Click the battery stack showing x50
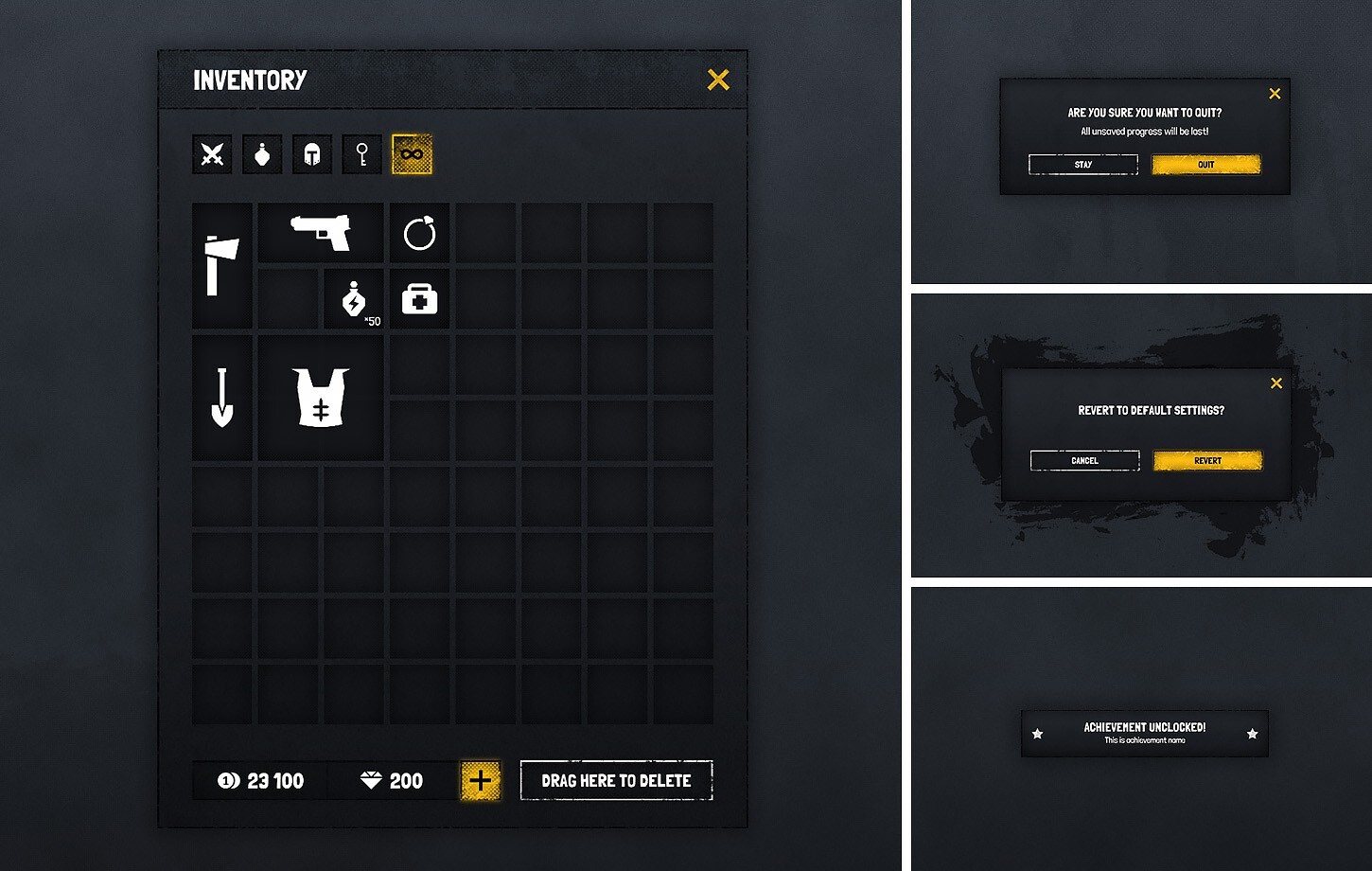The width and height of the screenshot is (1372, 871). click(x=354, y=299)
